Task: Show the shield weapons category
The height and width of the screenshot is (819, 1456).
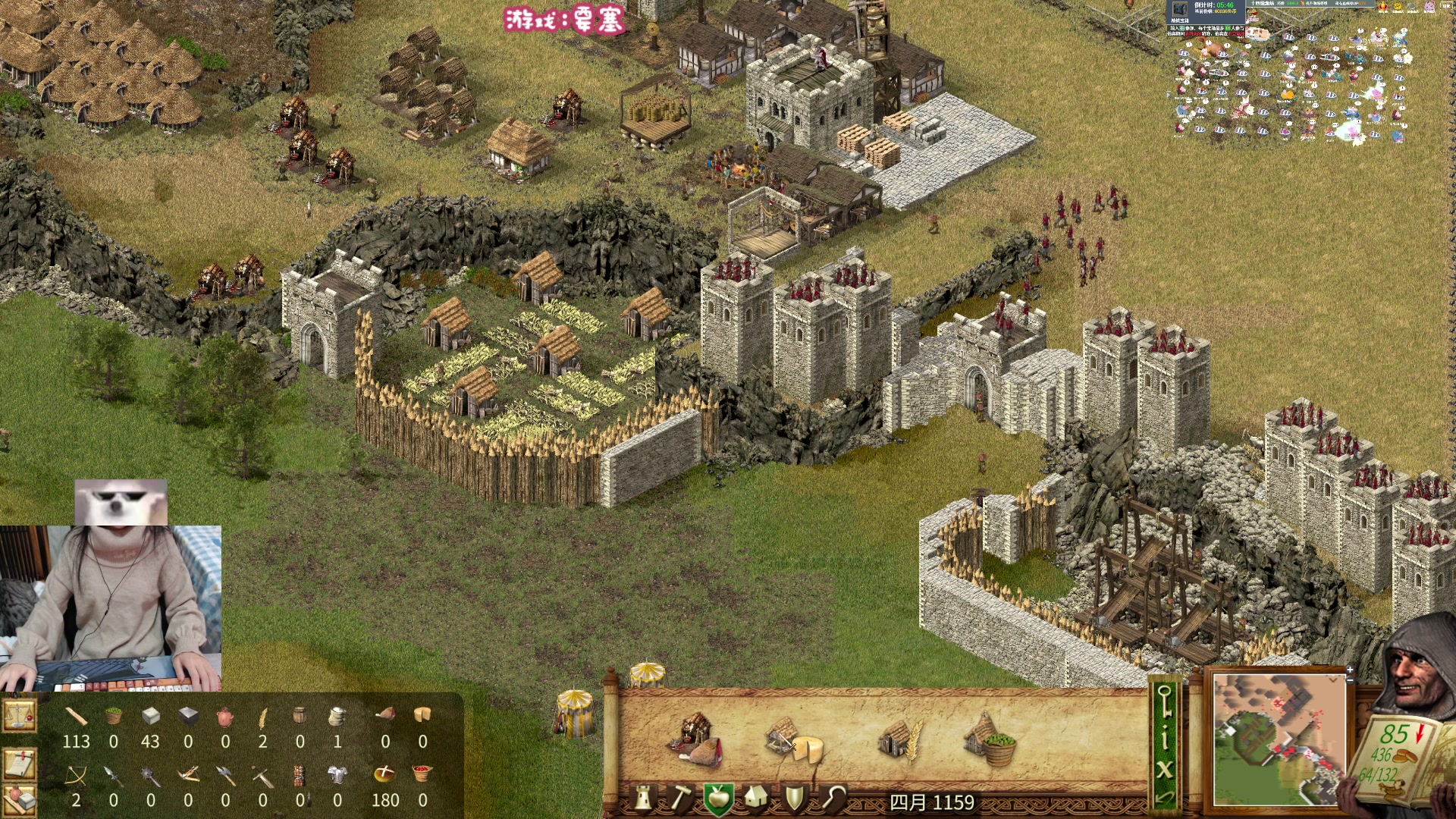Action: (x=794, y=798)
